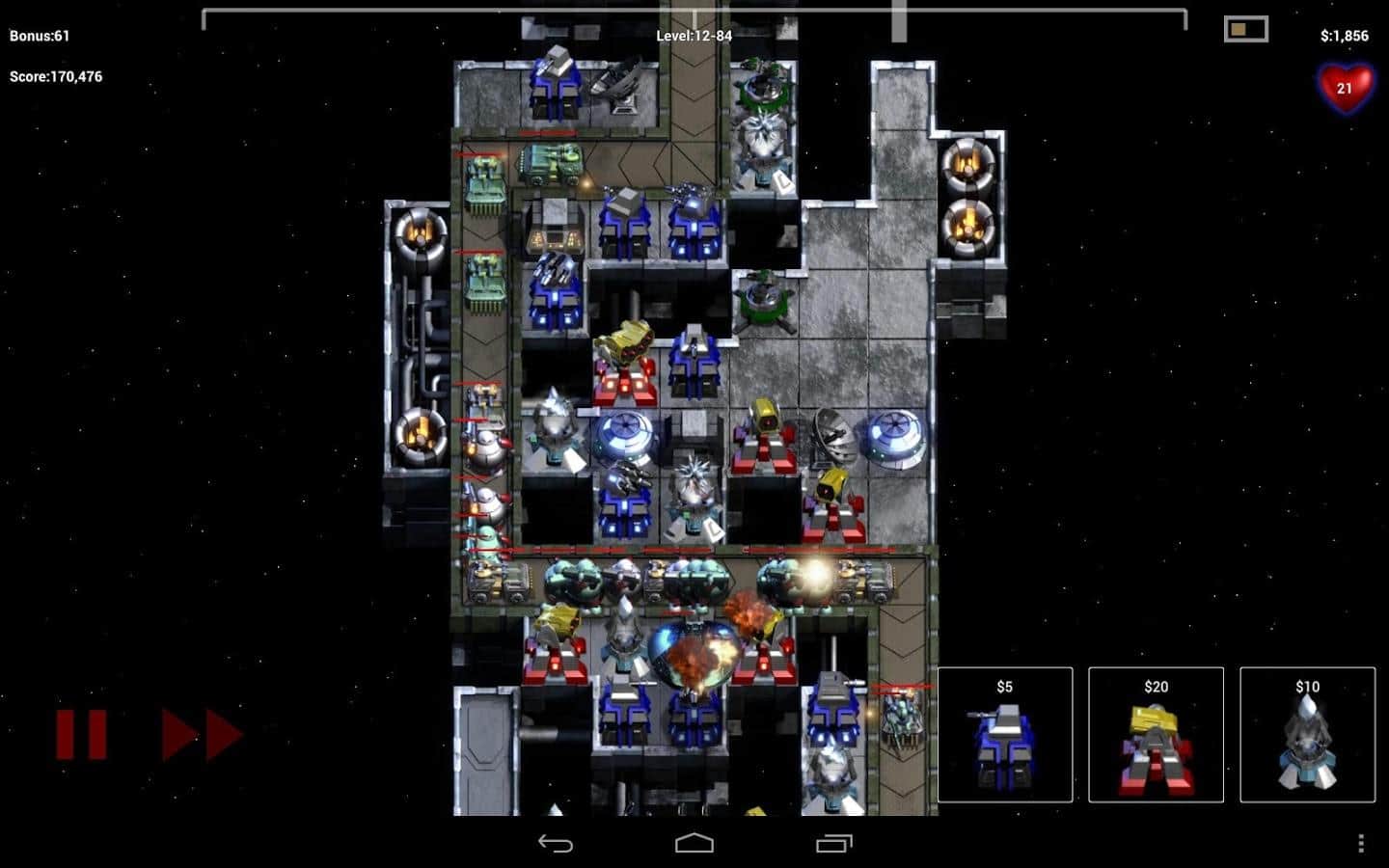Pause the game with the red bars
Screen dimensions: 1389x868
coord(81,735)
